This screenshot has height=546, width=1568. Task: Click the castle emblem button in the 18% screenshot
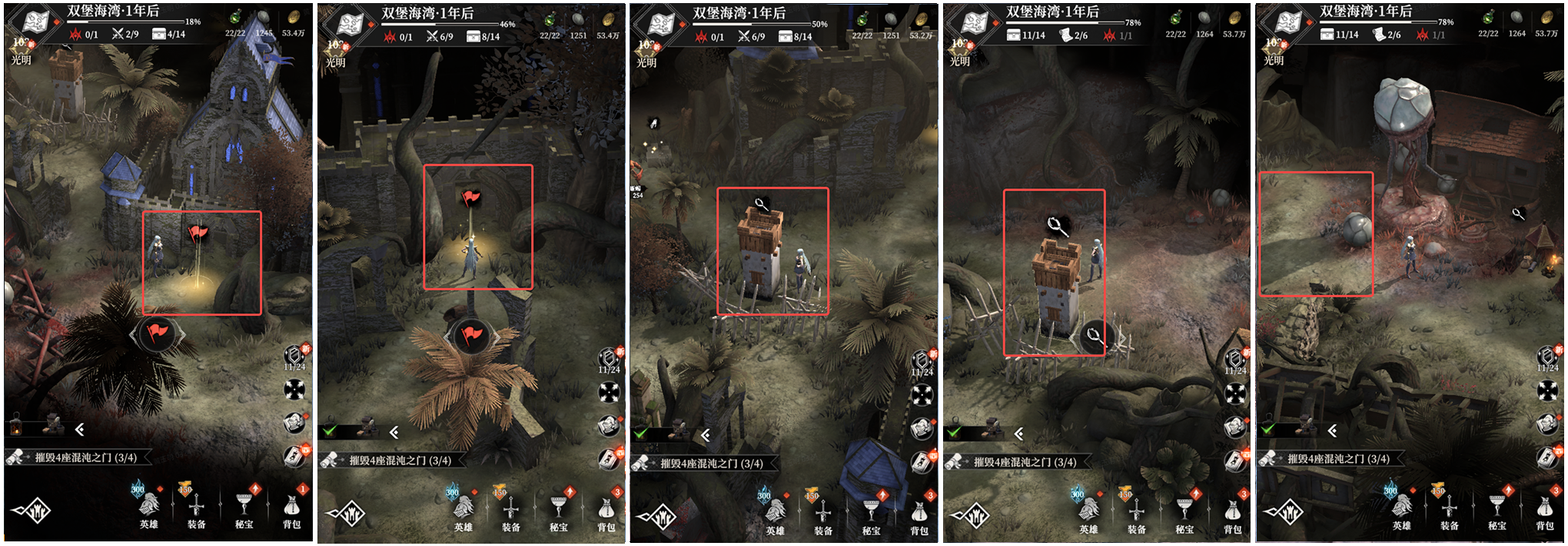[x=32, y=510]
